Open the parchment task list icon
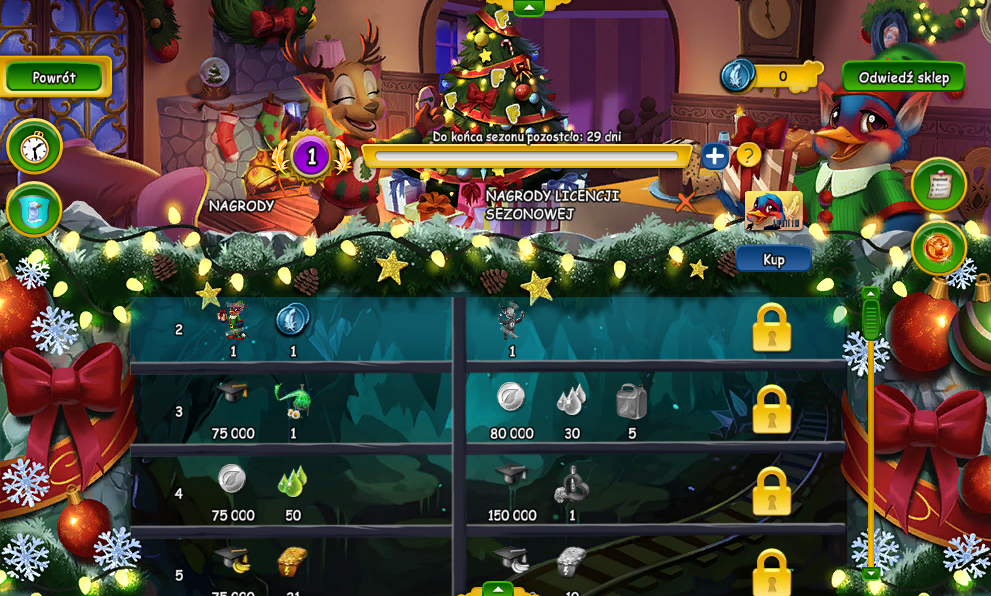The width and height of the screenshot is (991, 596). tap(938, 185)
